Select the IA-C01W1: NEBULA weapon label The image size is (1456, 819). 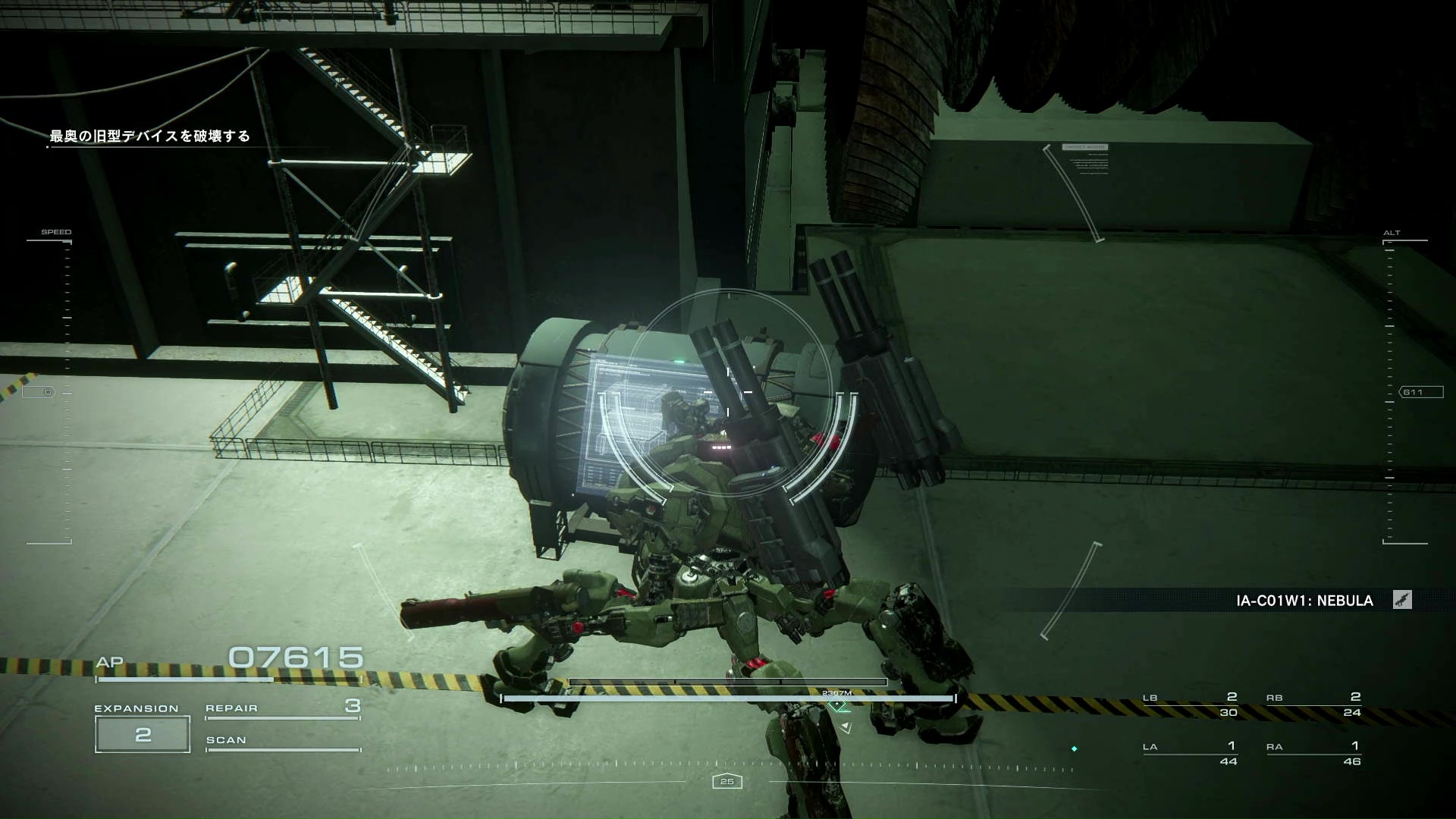pos(1304,601)
